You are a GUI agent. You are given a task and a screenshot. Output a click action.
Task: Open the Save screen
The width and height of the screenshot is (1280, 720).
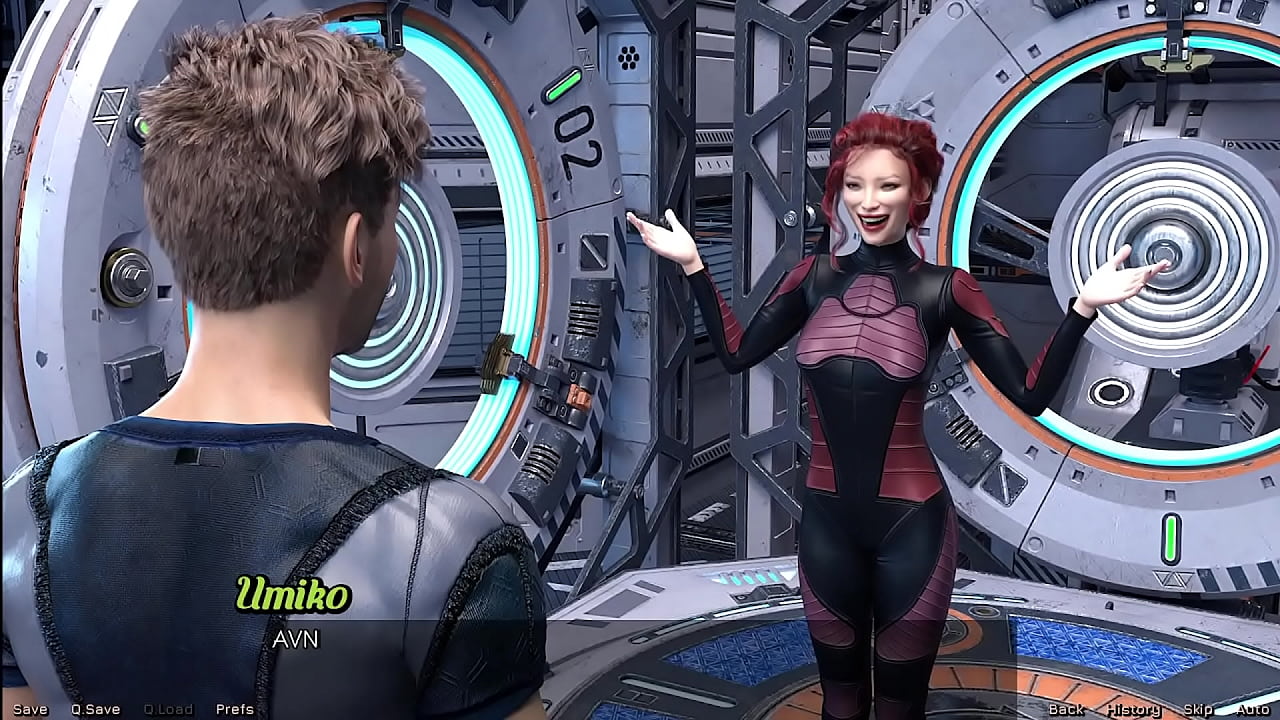[32, 708]
